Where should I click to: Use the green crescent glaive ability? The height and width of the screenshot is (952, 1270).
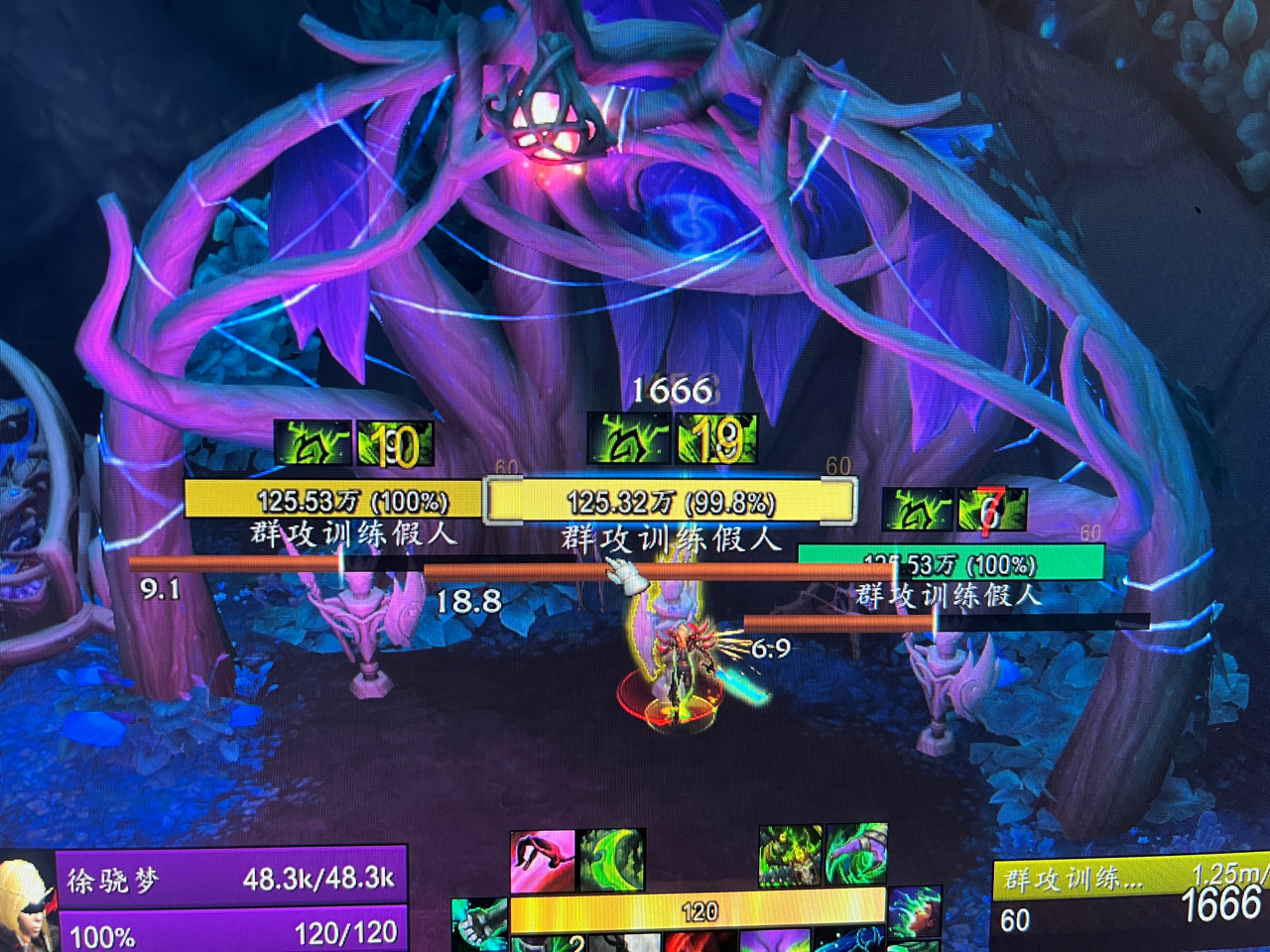click(612, 861)
